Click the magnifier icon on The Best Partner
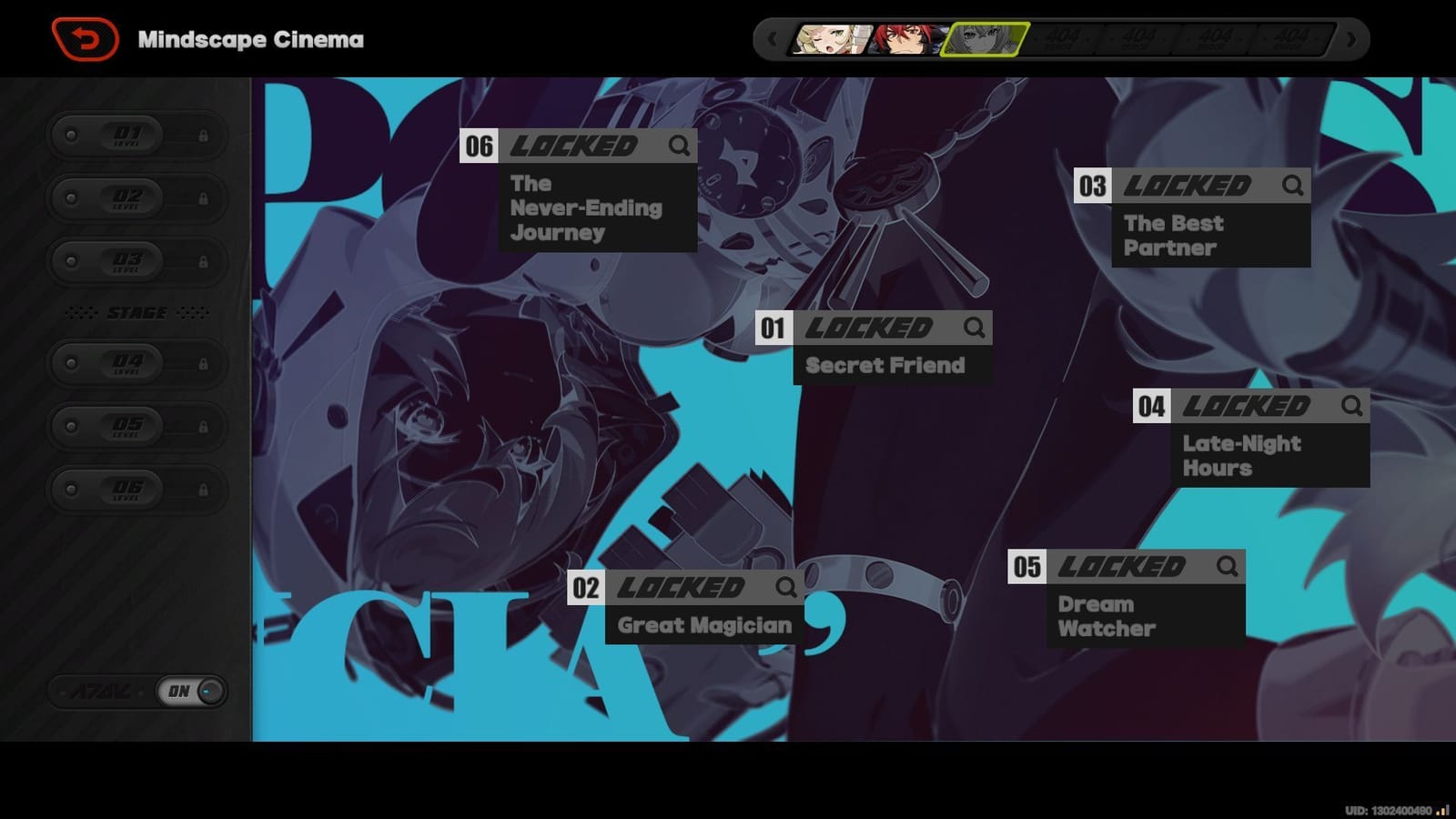The height and width of the screenshot is (819, 1456). click(1292, 185)
